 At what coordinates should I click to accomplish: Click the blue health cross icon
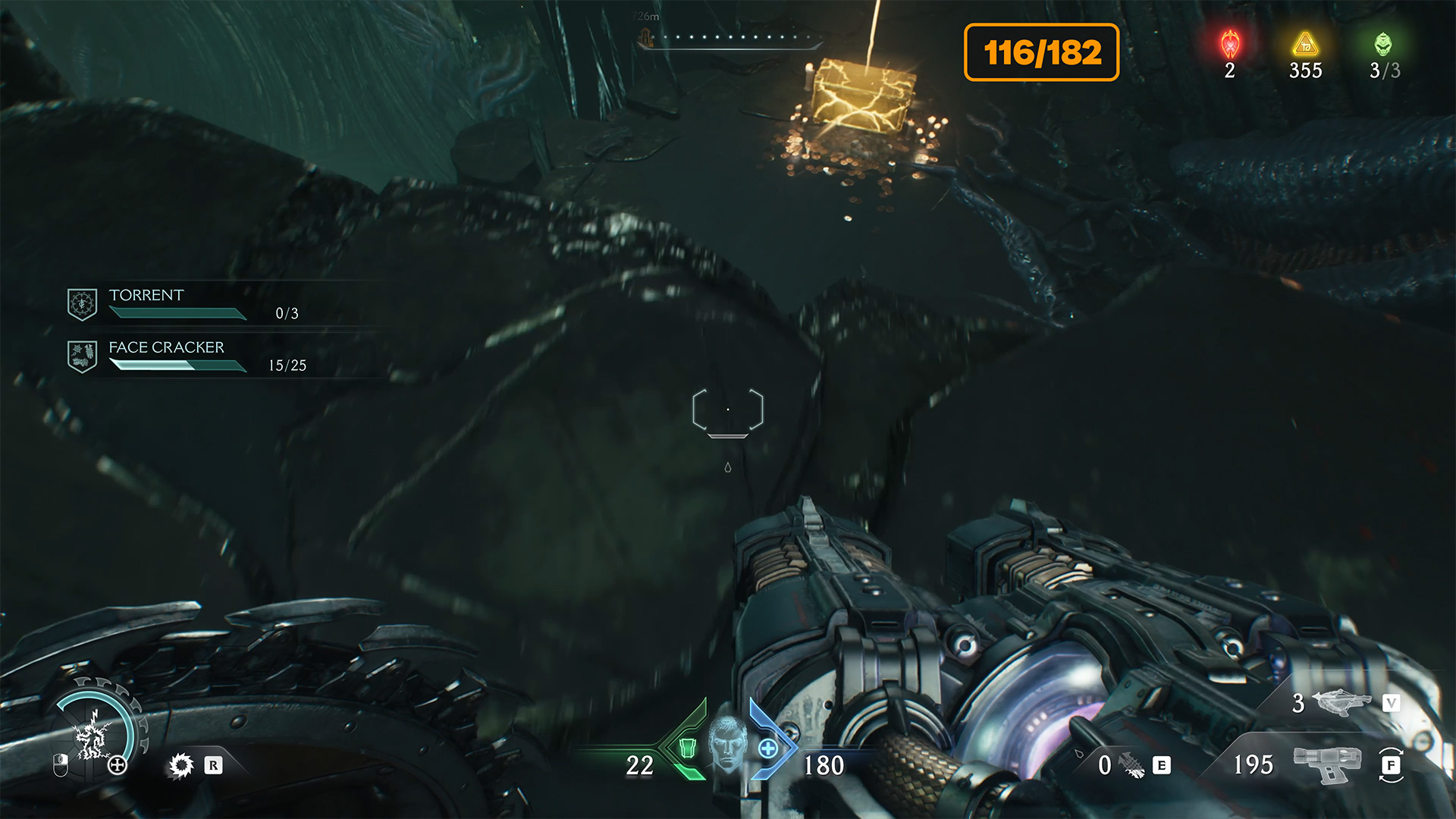(768, 748)
